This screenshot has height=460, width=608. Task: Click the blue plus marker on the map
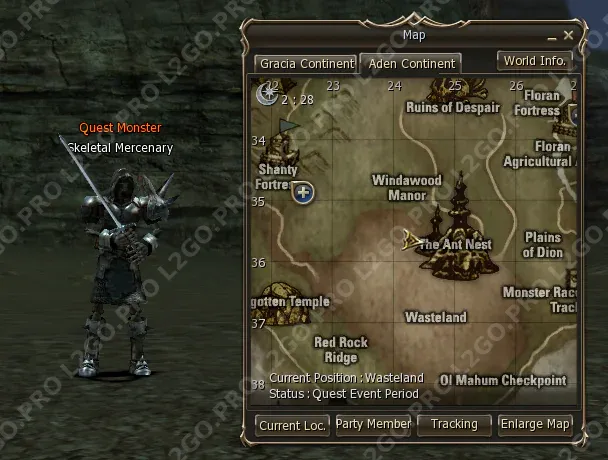pos(304,193)
